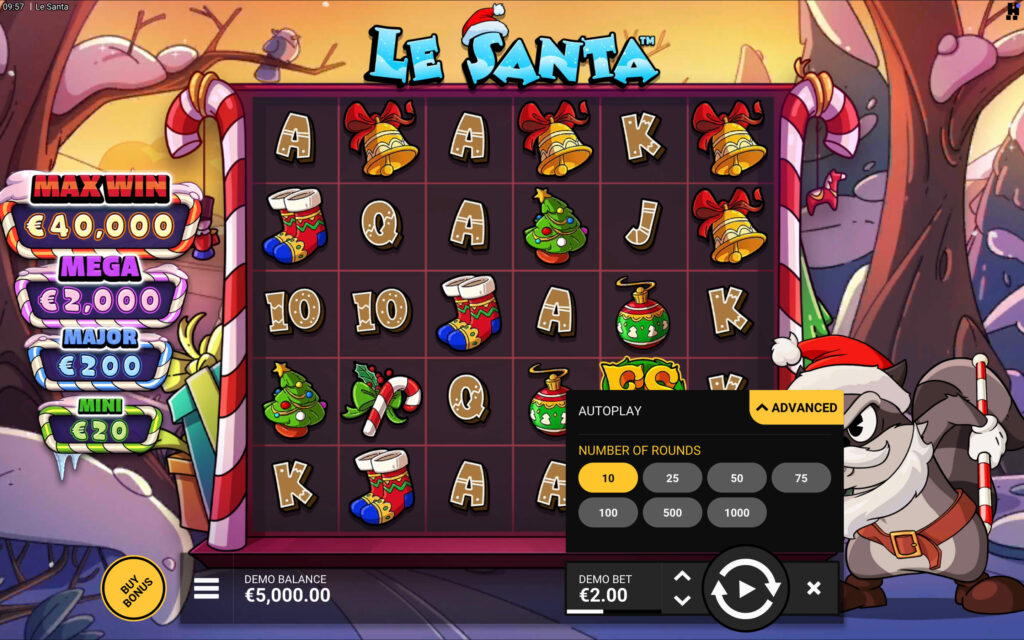Pick 75 autoplay rounds
Viewport: 1024px width, 640px height.
coord(801,478)
